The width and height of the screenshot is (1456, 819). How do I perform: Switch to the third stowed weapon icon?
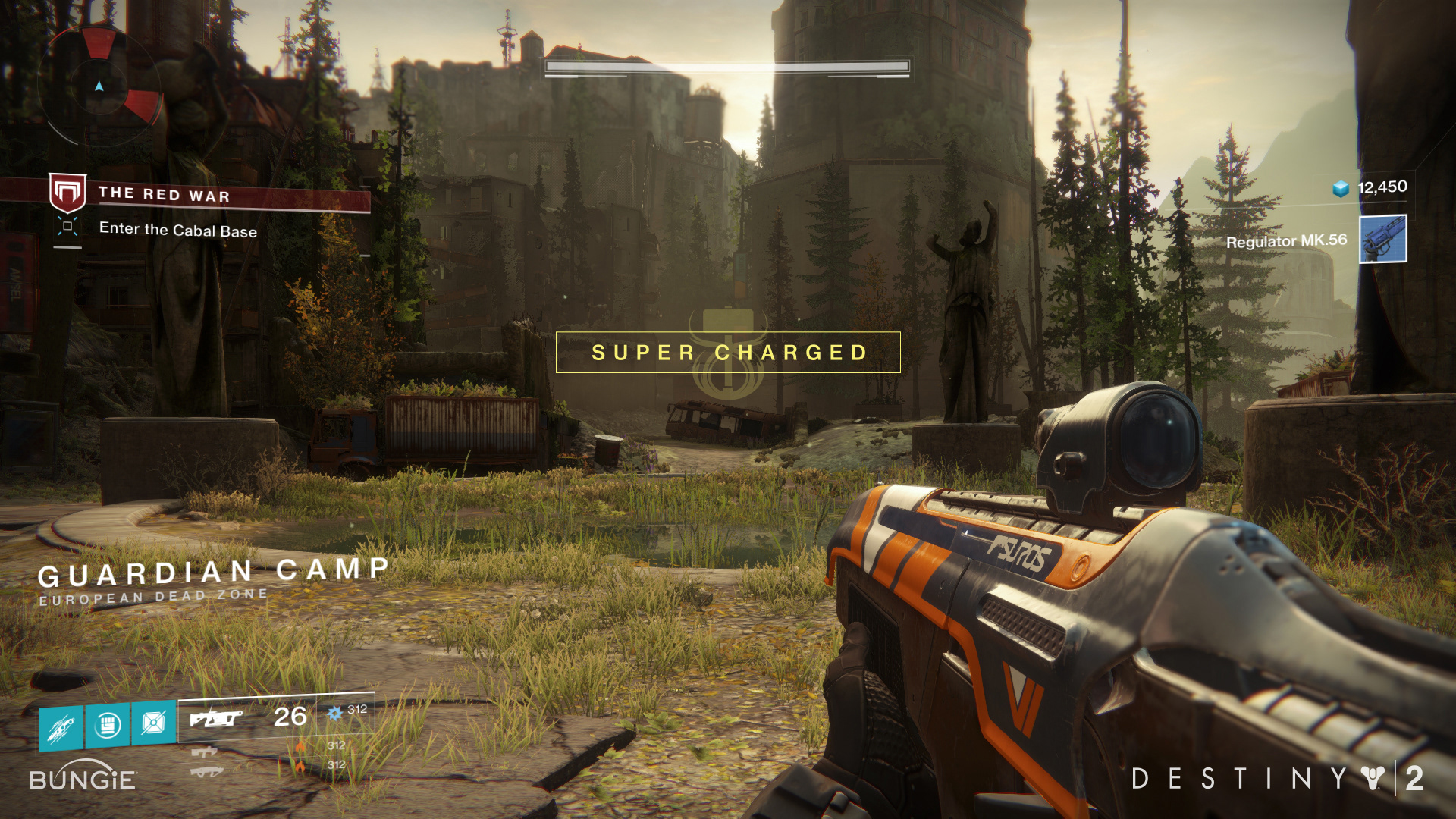coord(206,772)
